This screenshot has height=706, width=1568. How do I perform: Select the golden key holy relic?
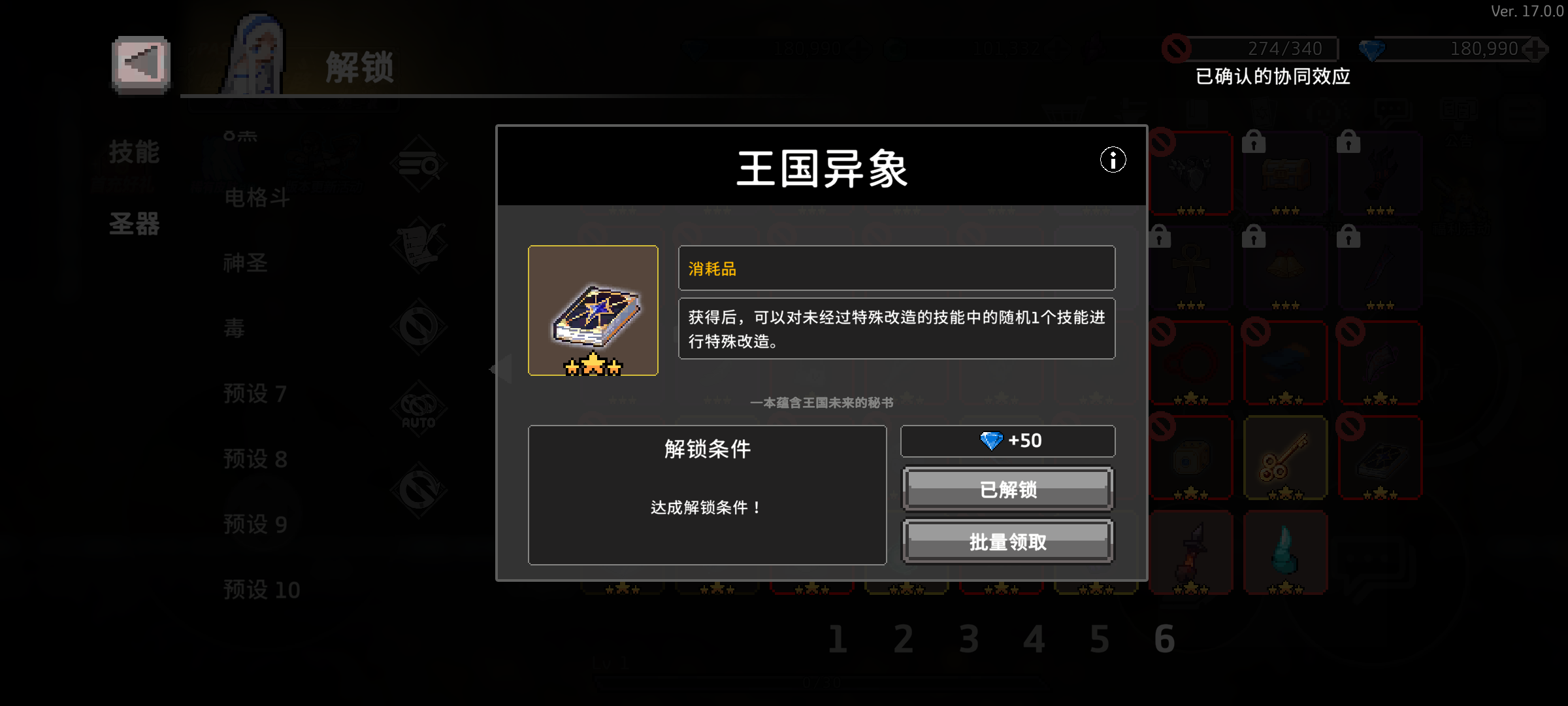1285,458
